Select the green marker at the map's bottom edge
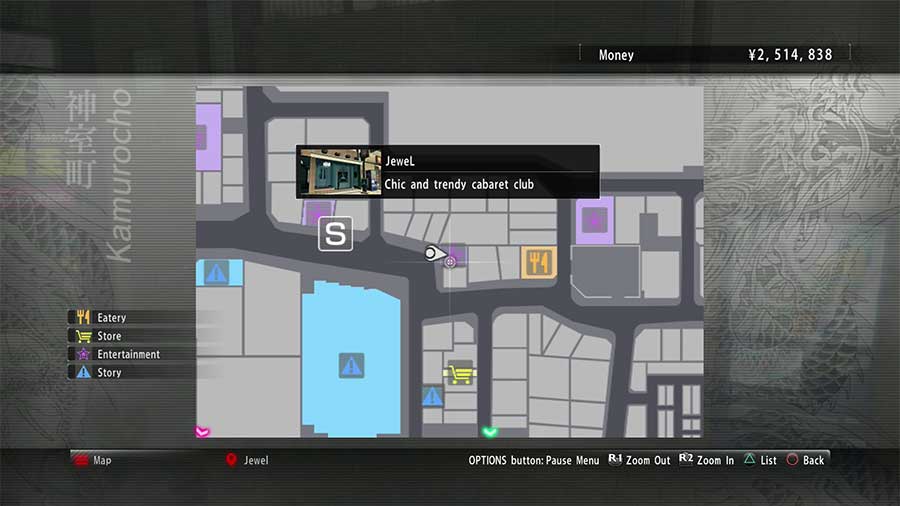 [489, 432]
